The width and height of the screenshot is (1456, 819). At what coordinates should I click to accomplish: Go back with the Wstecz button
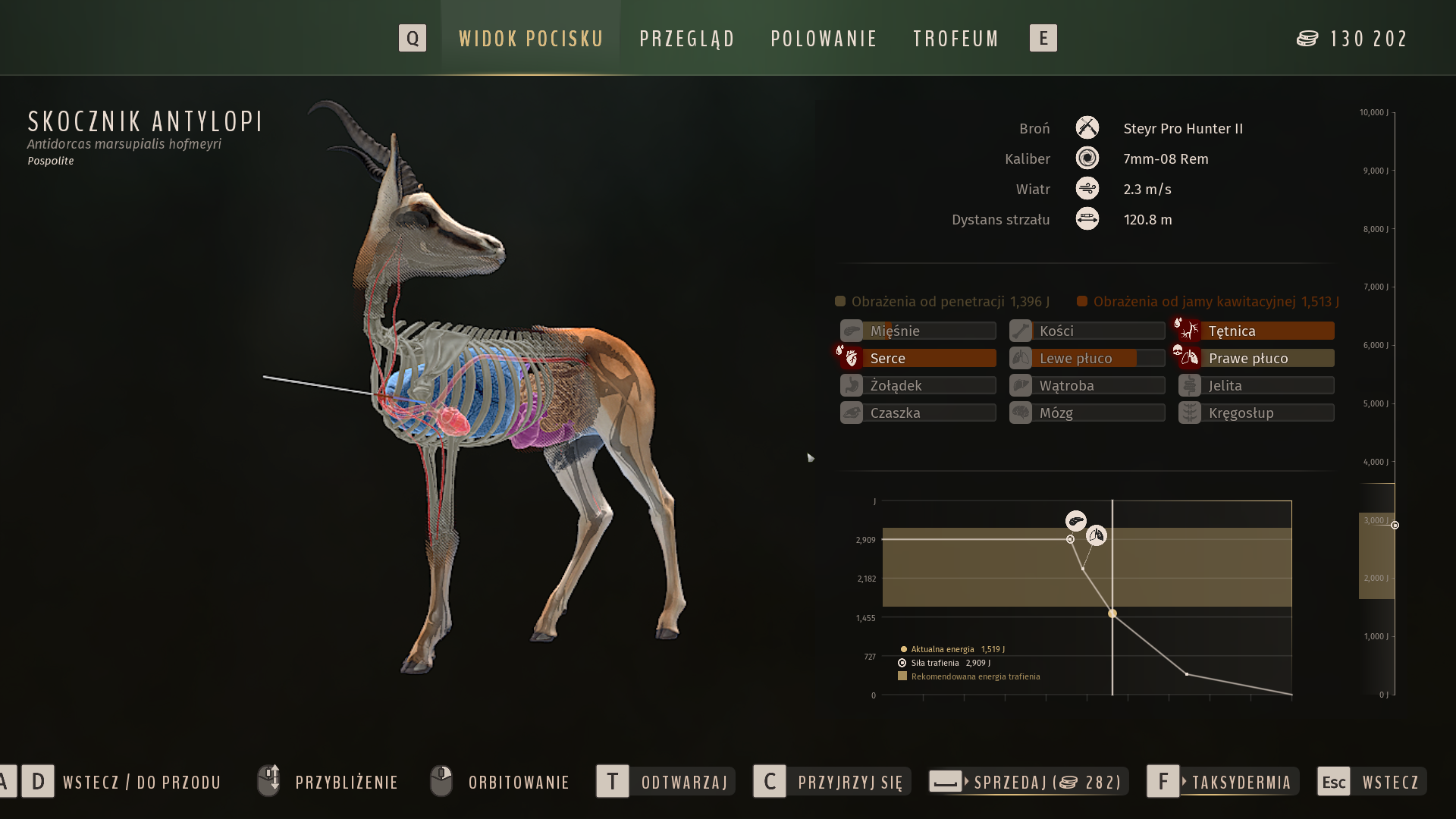point(1372,782)
